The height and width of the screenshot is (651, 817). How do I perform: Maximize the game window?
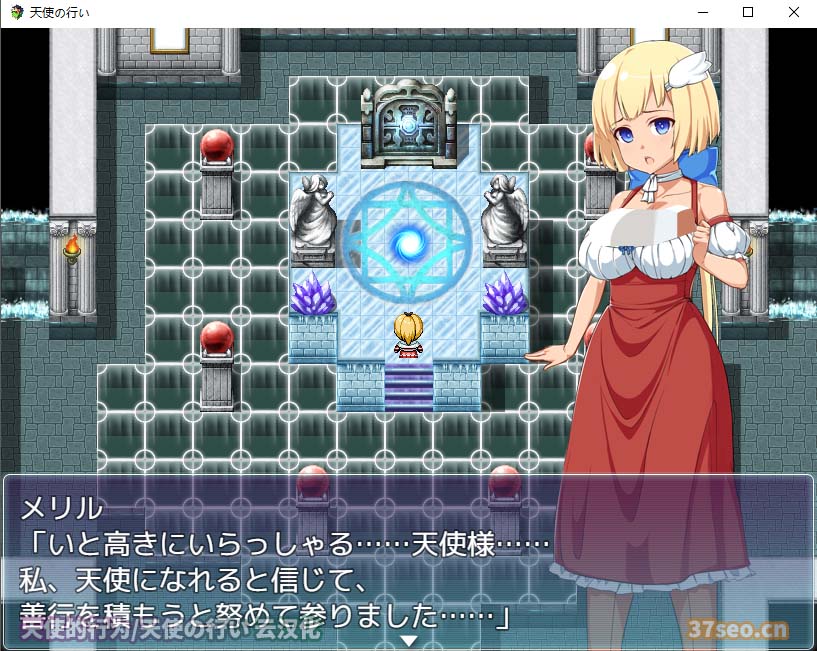(747, 13)
